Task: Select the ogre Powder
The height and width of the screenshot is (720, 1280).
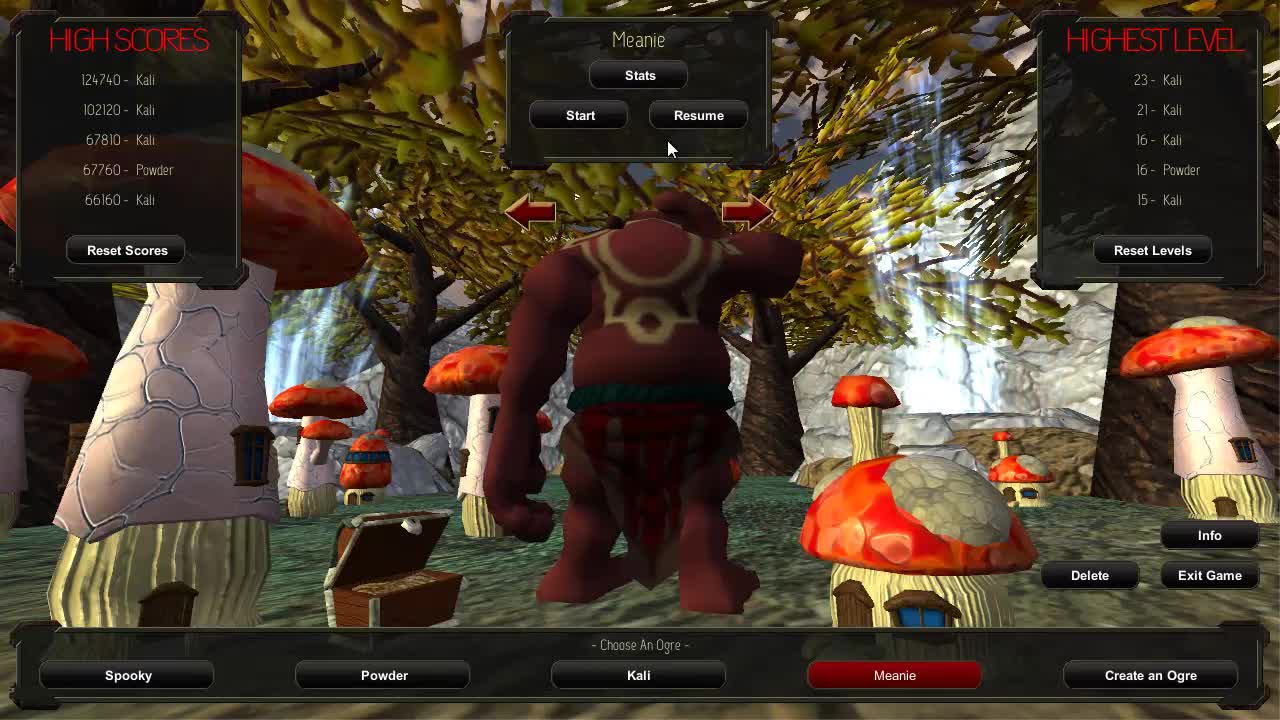Action: coord(383,675)
